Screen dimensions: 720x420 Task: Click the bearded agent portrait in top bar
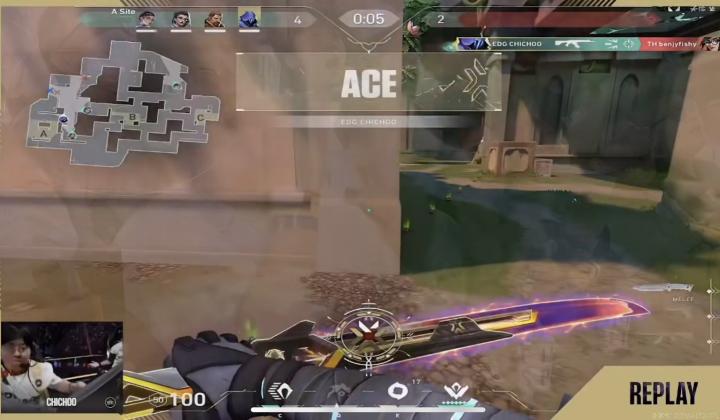(213, 19)
